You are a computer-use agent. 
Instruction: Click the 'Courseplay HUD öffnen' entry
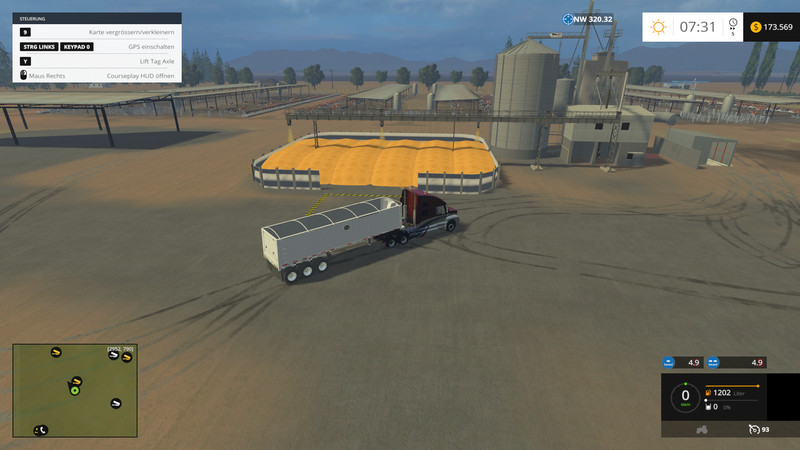tap(97, 75)
